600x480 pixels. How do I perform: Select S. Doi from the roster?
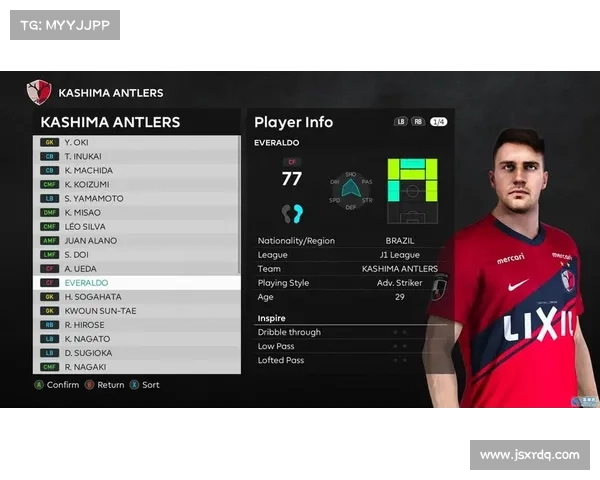pos(135,255)
